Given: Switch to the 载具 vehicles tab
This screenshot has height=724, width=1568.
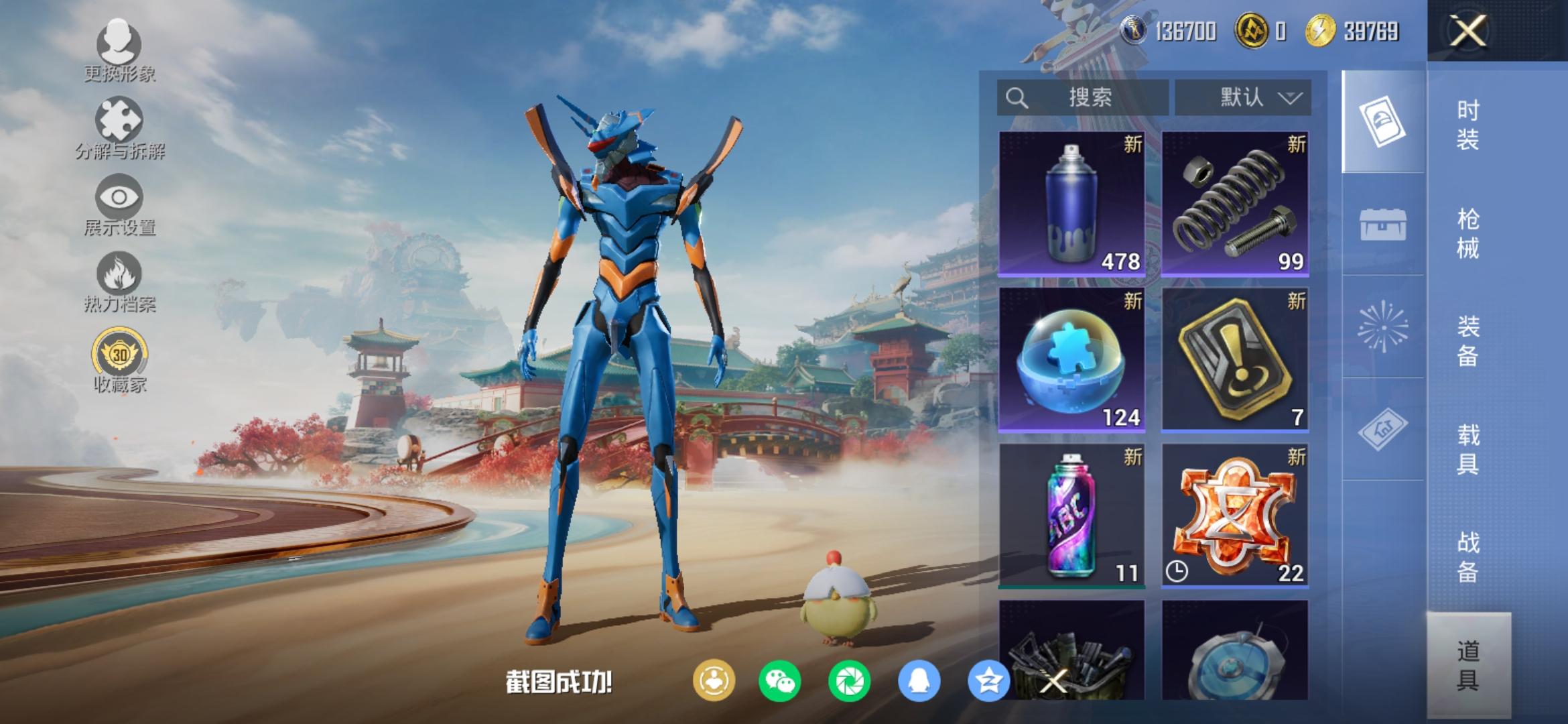Looking at the screenshot, I should point(1468,449).
